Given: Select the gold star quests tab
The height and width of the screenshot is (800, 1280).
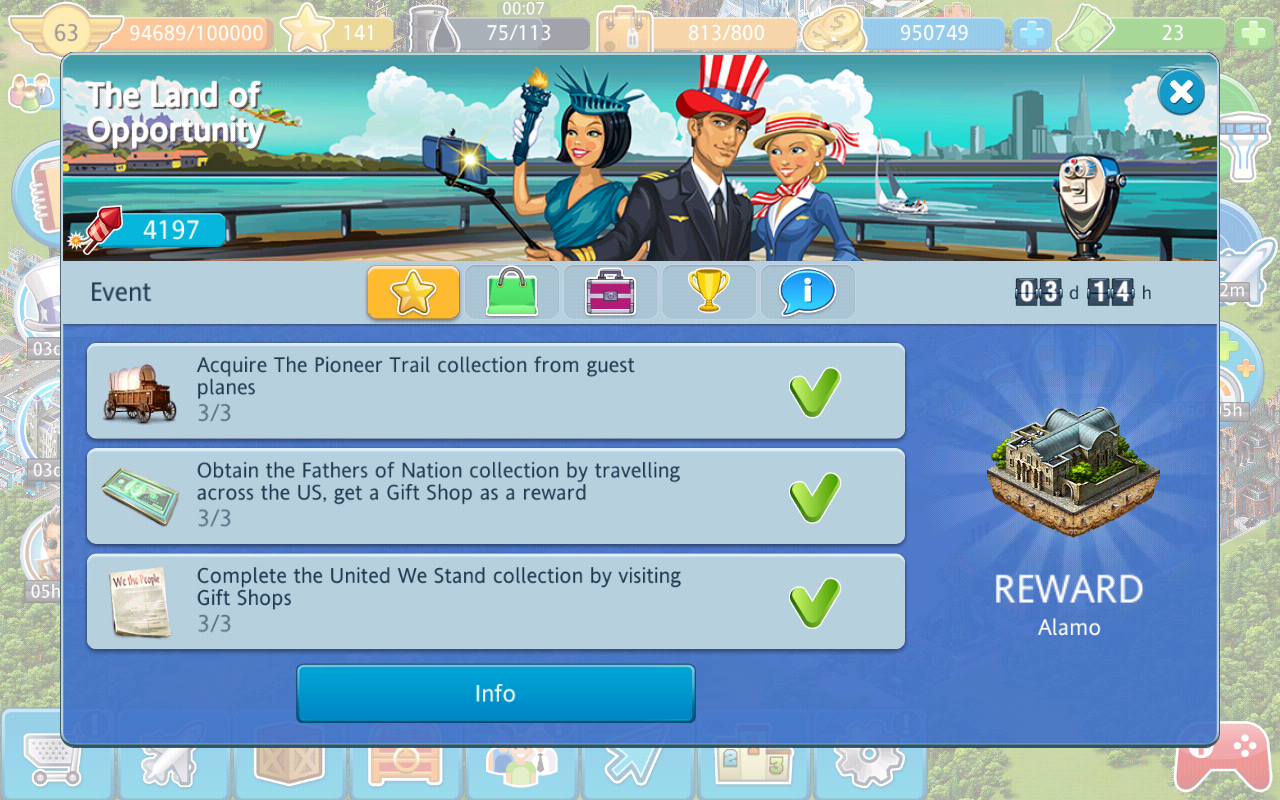Looking at the screenshot, I should coord(413,292).
